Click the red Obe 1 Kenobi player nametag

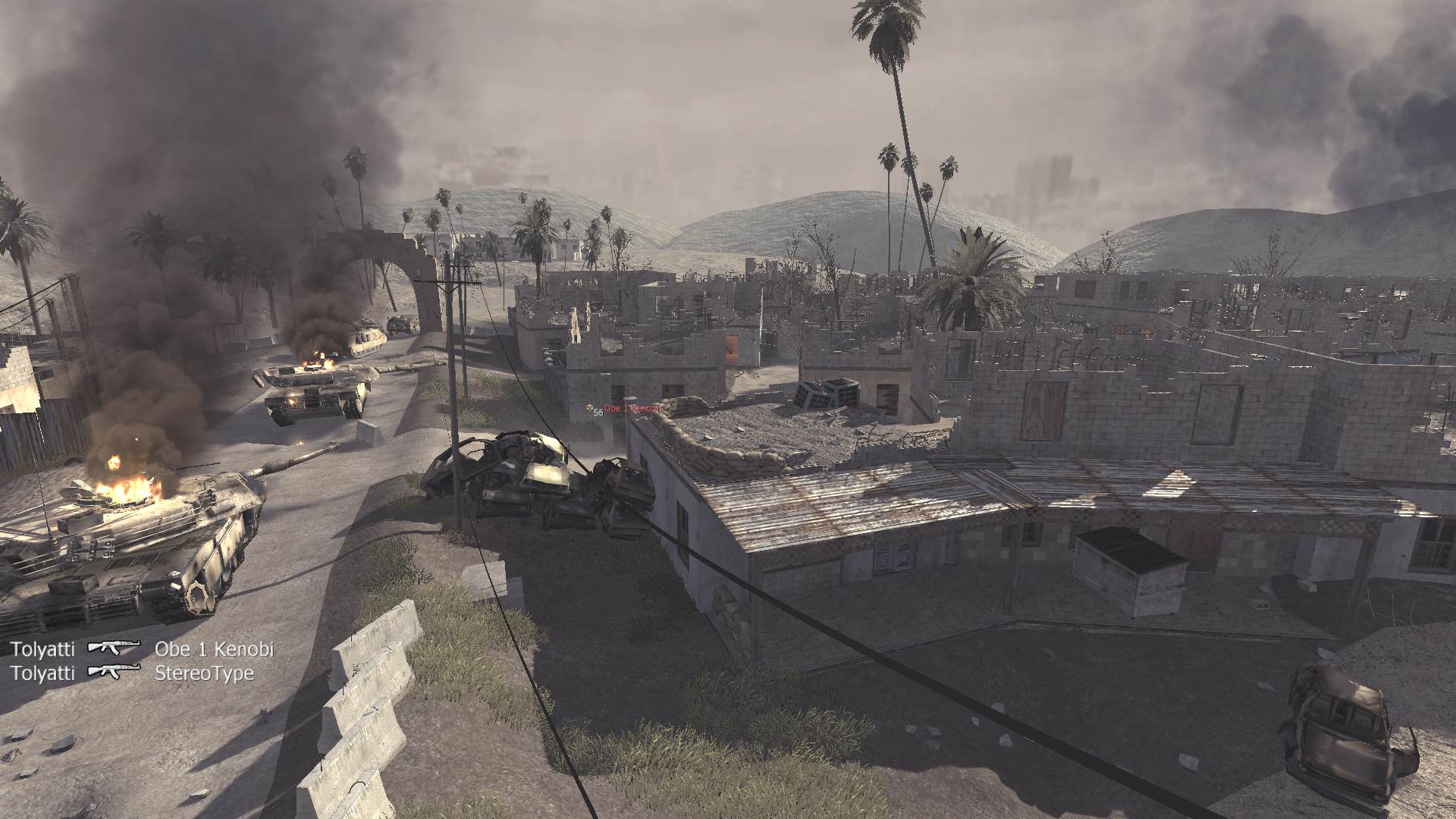tap(631, 408)
